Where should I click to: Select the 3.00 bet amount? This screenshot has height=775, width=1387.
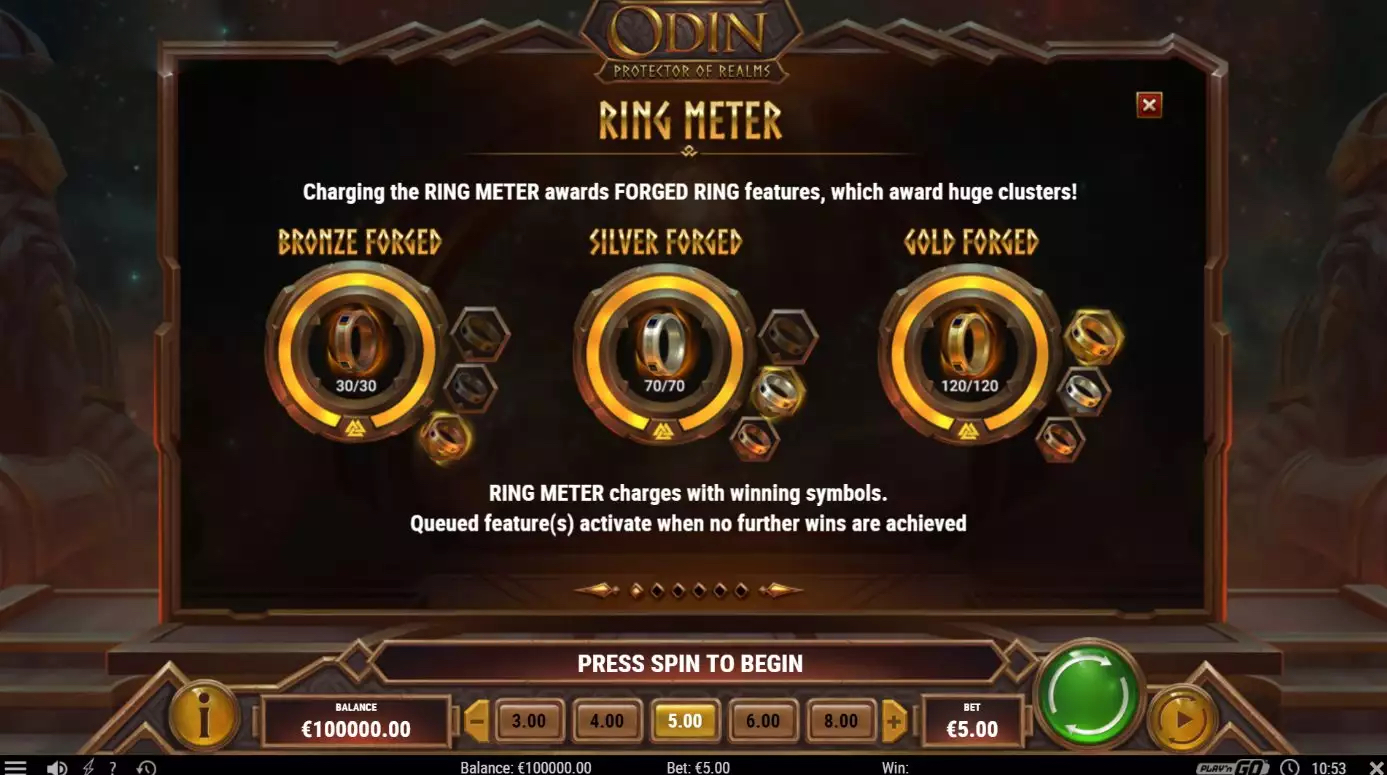529,721
